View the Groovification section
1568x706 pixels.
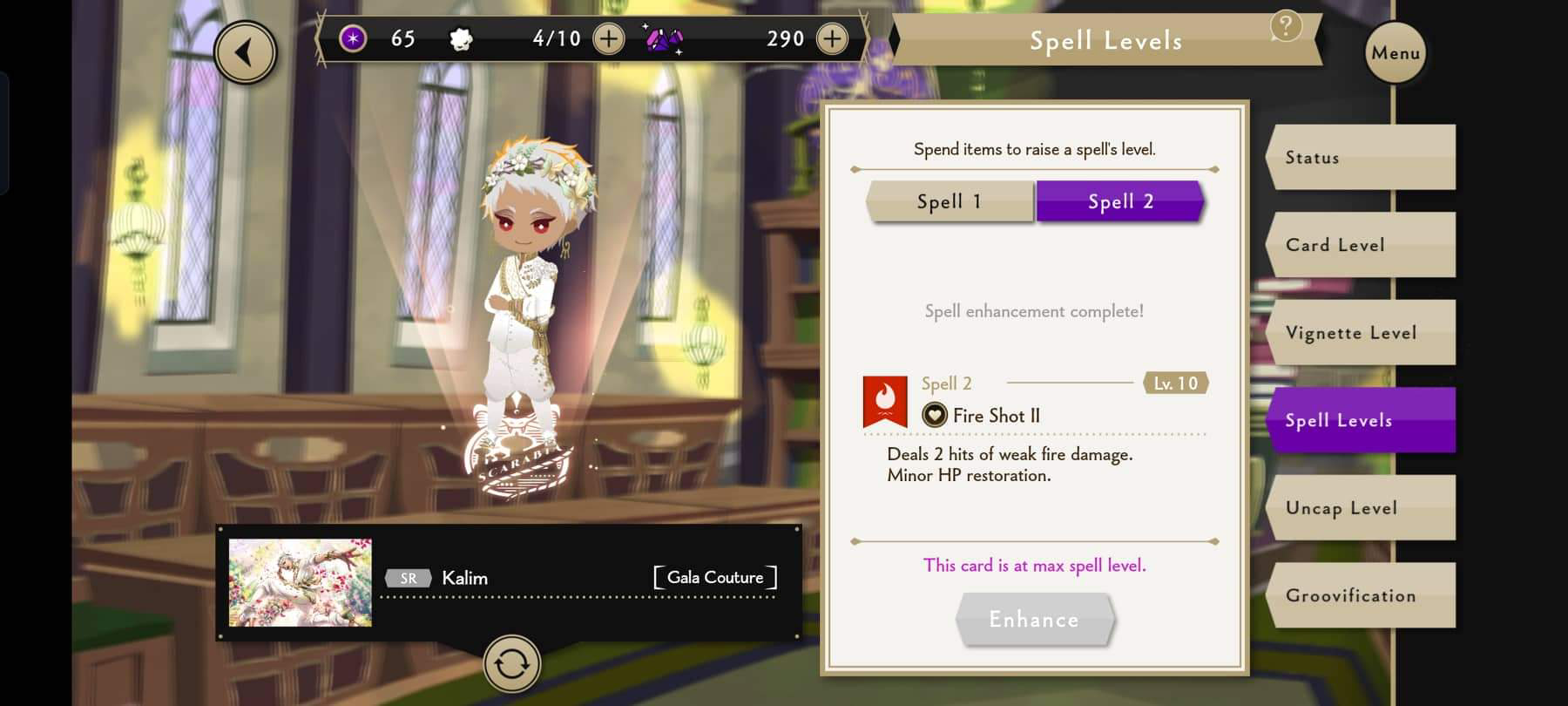1361,595
